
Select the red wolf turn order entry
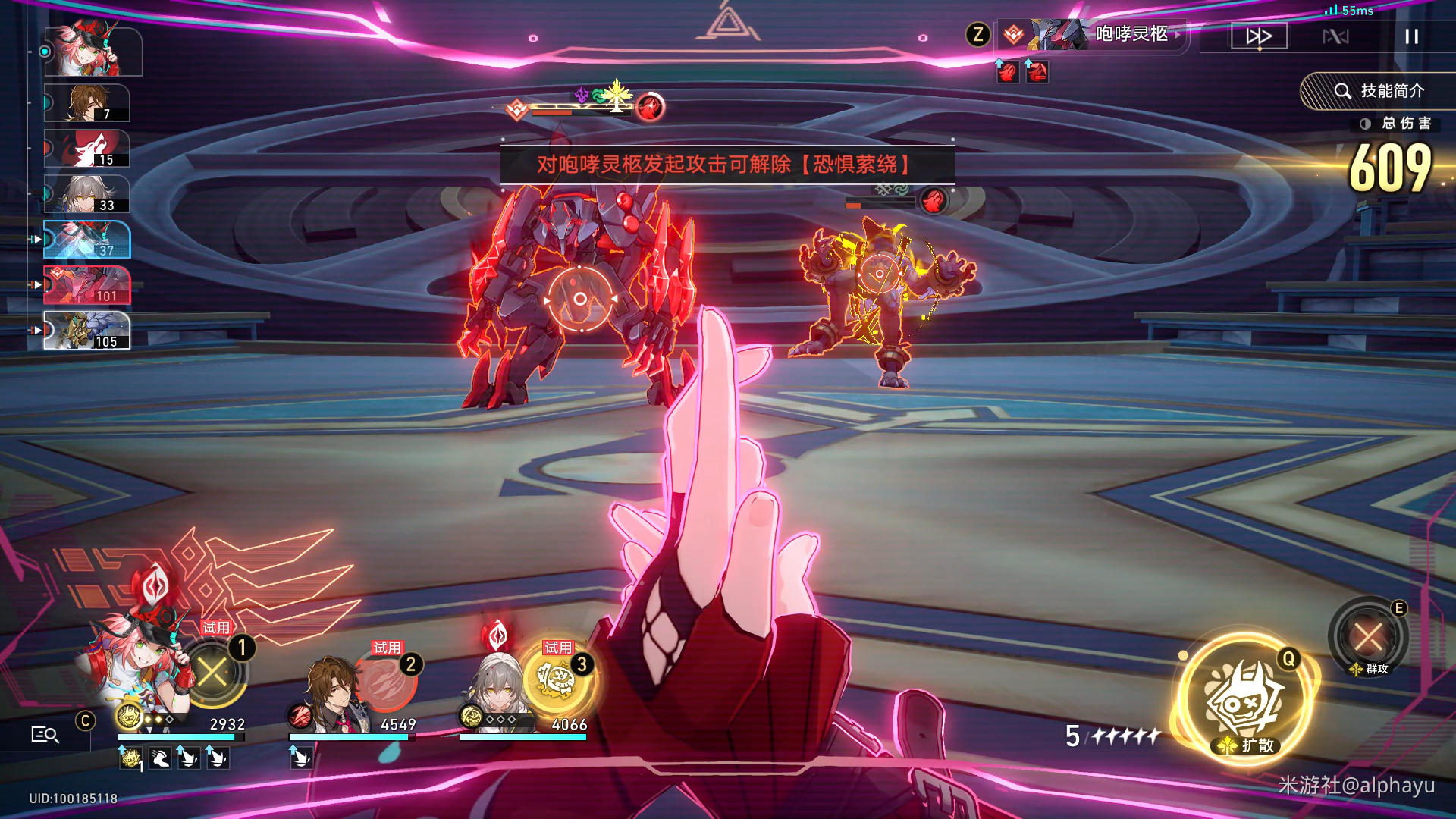[x=87, y=149]
